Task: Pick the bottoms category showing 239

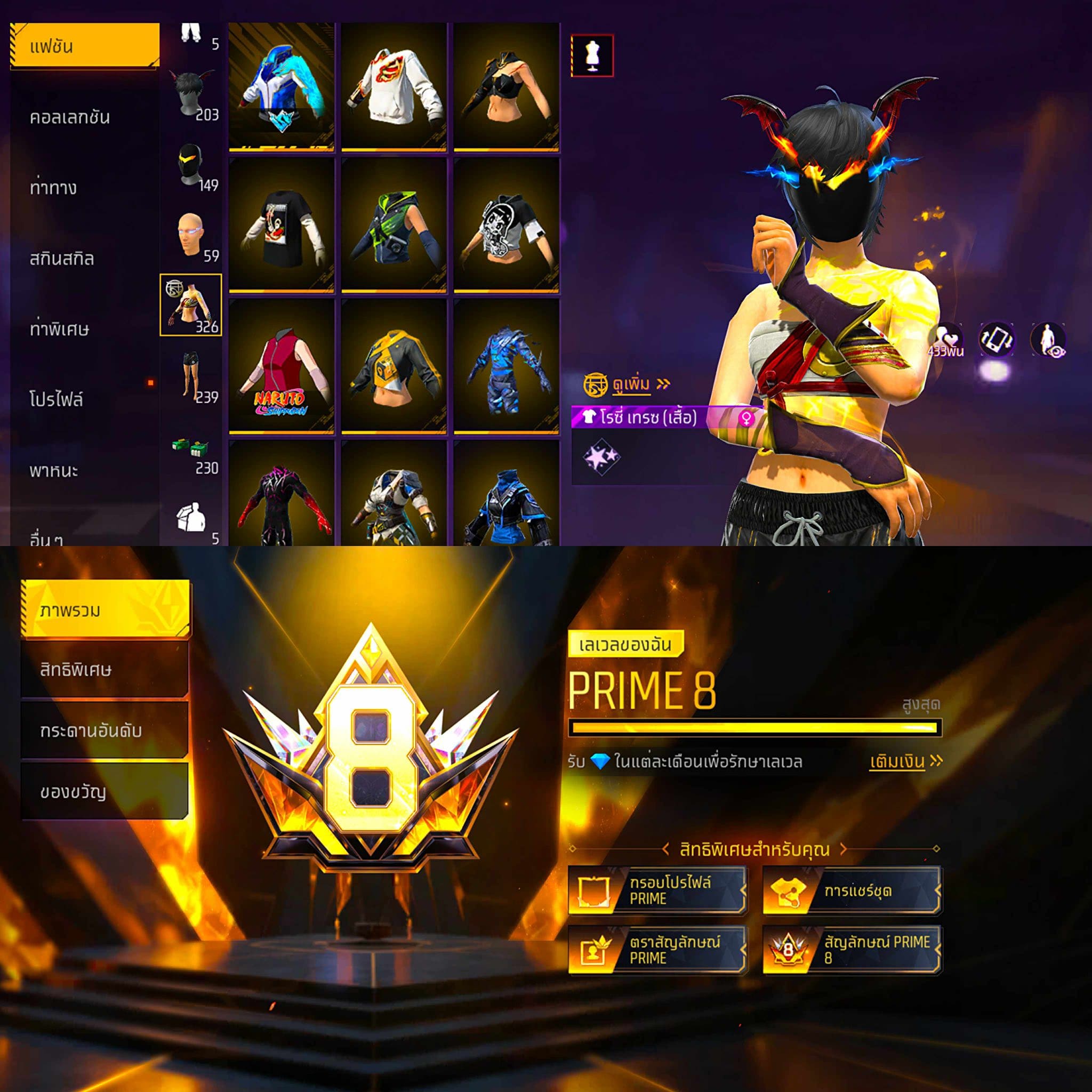Action: pyautogui.click(x=192, y=377)
